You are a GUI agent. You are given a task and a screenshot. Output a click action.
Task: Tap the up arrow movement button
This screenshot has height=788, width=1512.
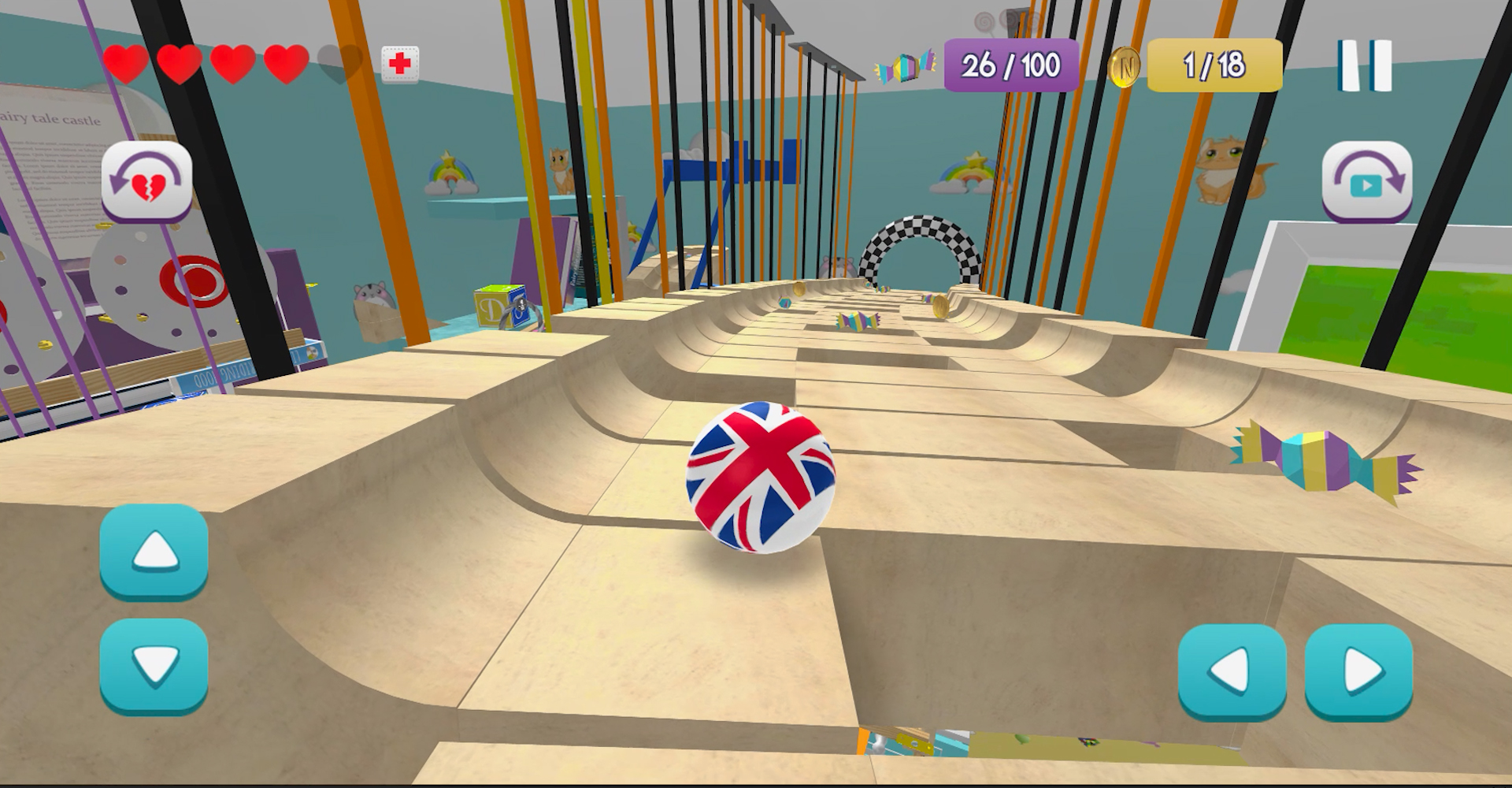pos(154,551)
